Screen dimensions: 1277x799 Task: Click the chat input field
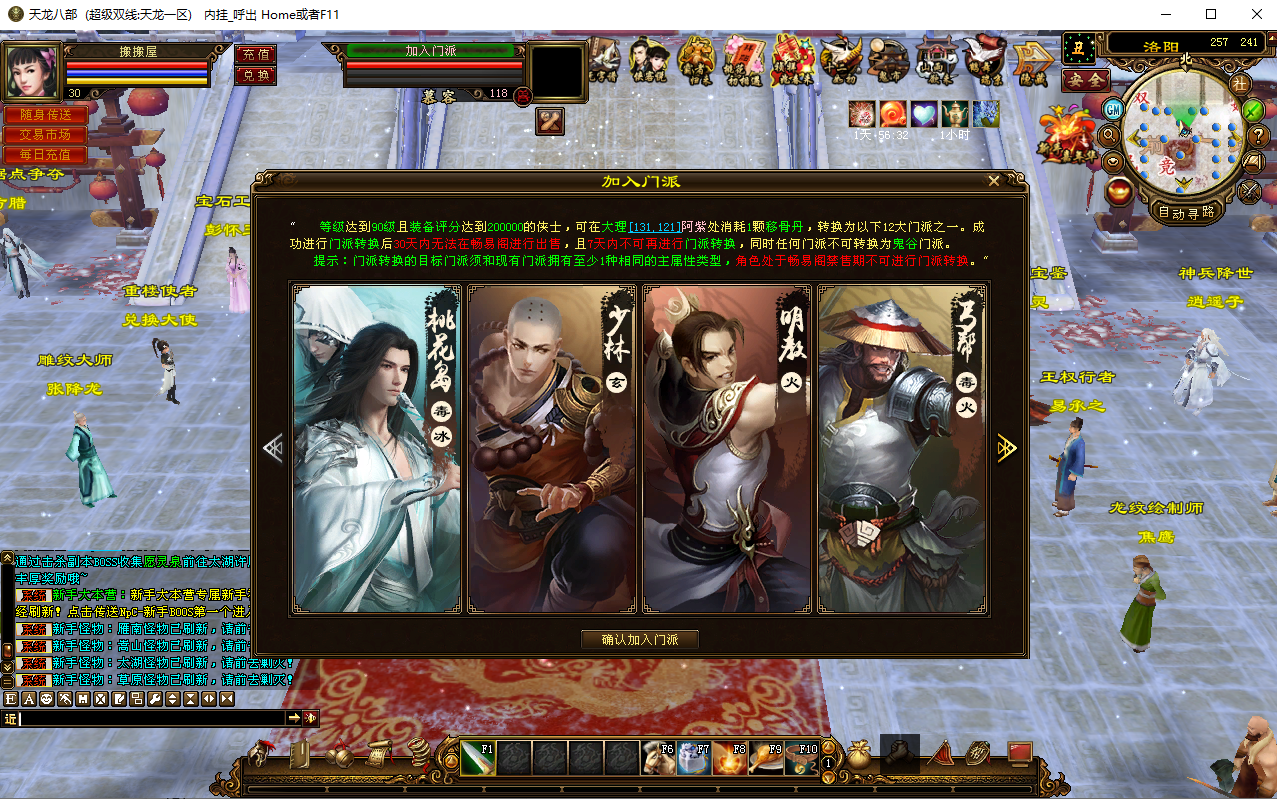coord(150,718)
